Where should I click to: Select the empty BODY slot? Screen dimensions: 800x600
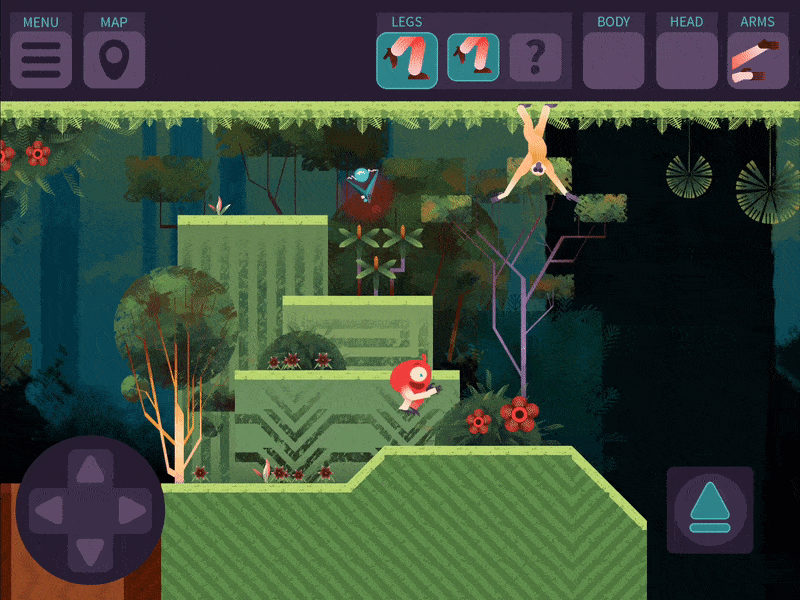click(613, 60)
